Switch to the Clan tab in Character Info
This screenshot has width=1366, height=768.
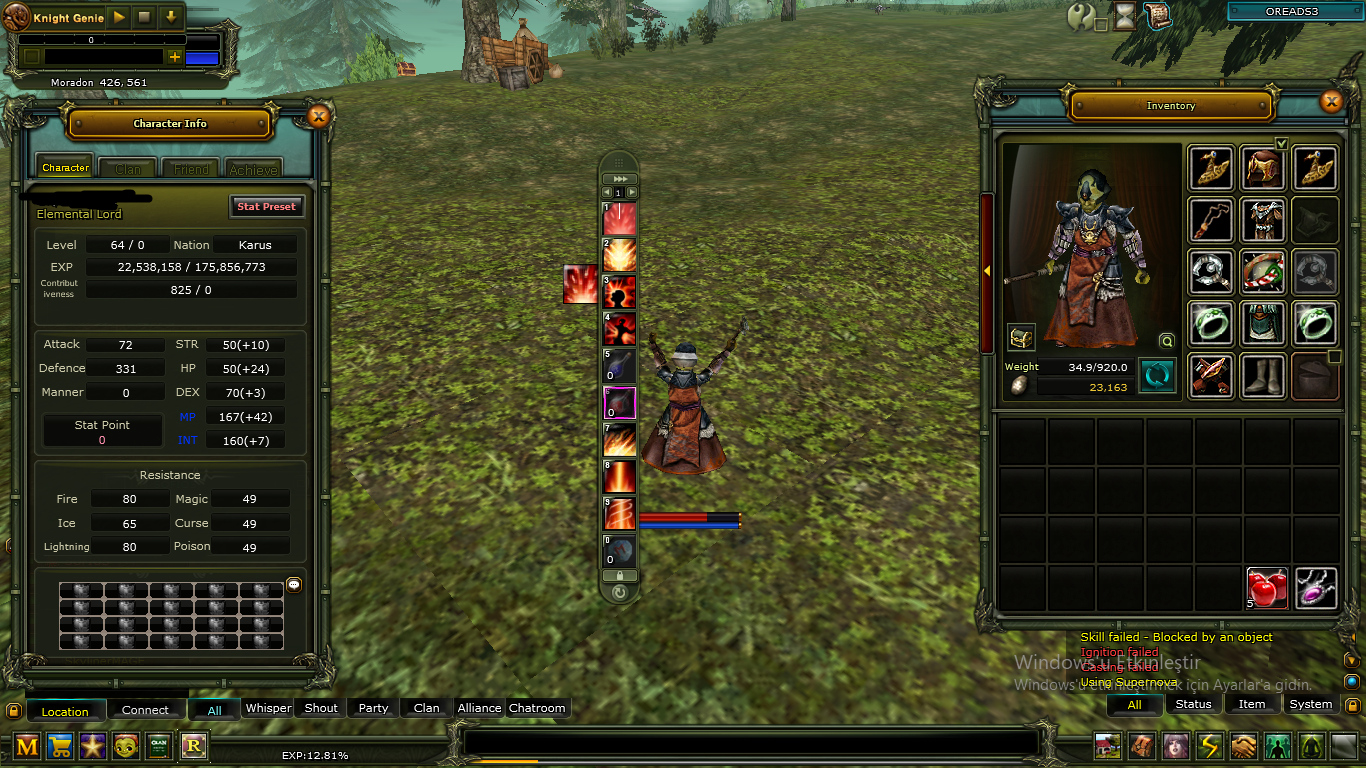click(x=126, y=167)
